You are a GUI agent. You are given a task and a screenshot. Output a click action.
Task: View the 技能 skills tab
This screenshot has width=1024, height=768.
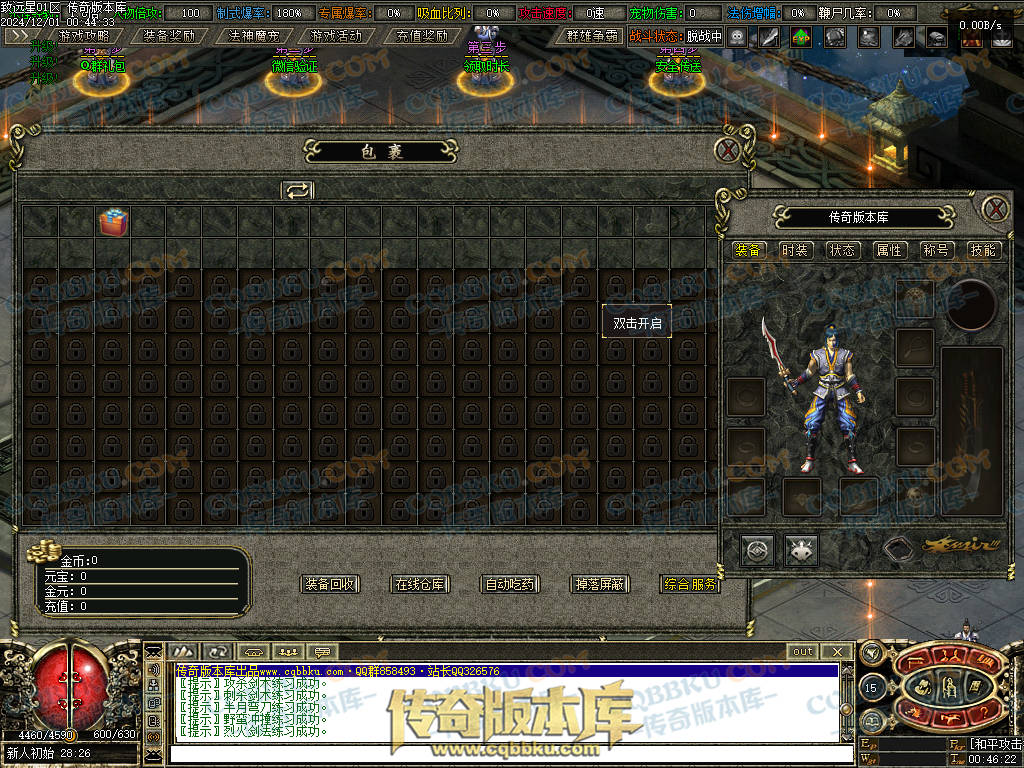tap(983, 250)
